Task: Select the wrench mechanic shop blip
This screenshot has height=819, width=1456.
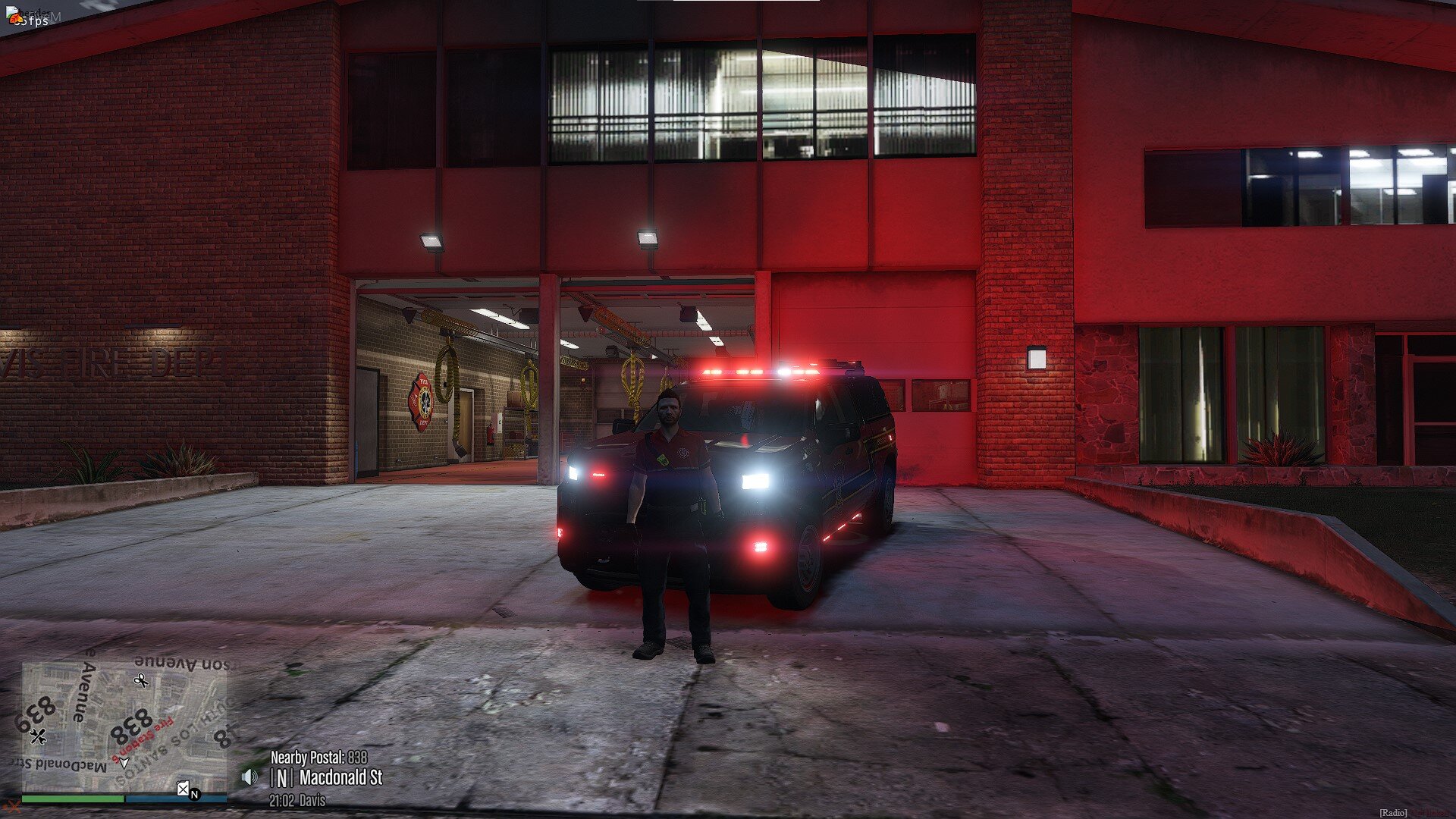Action: 39,736
